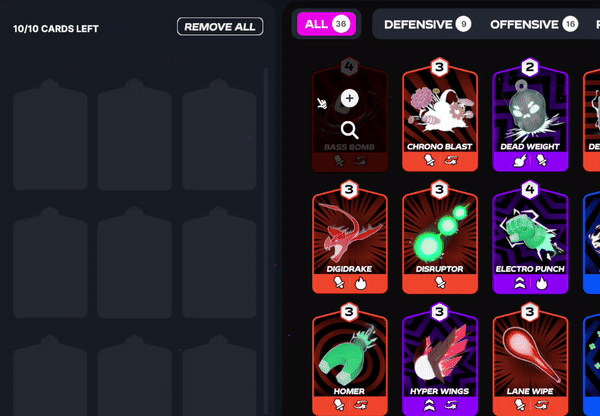
Task: Pick the Digidrake card
Action: tap(349, 238)
